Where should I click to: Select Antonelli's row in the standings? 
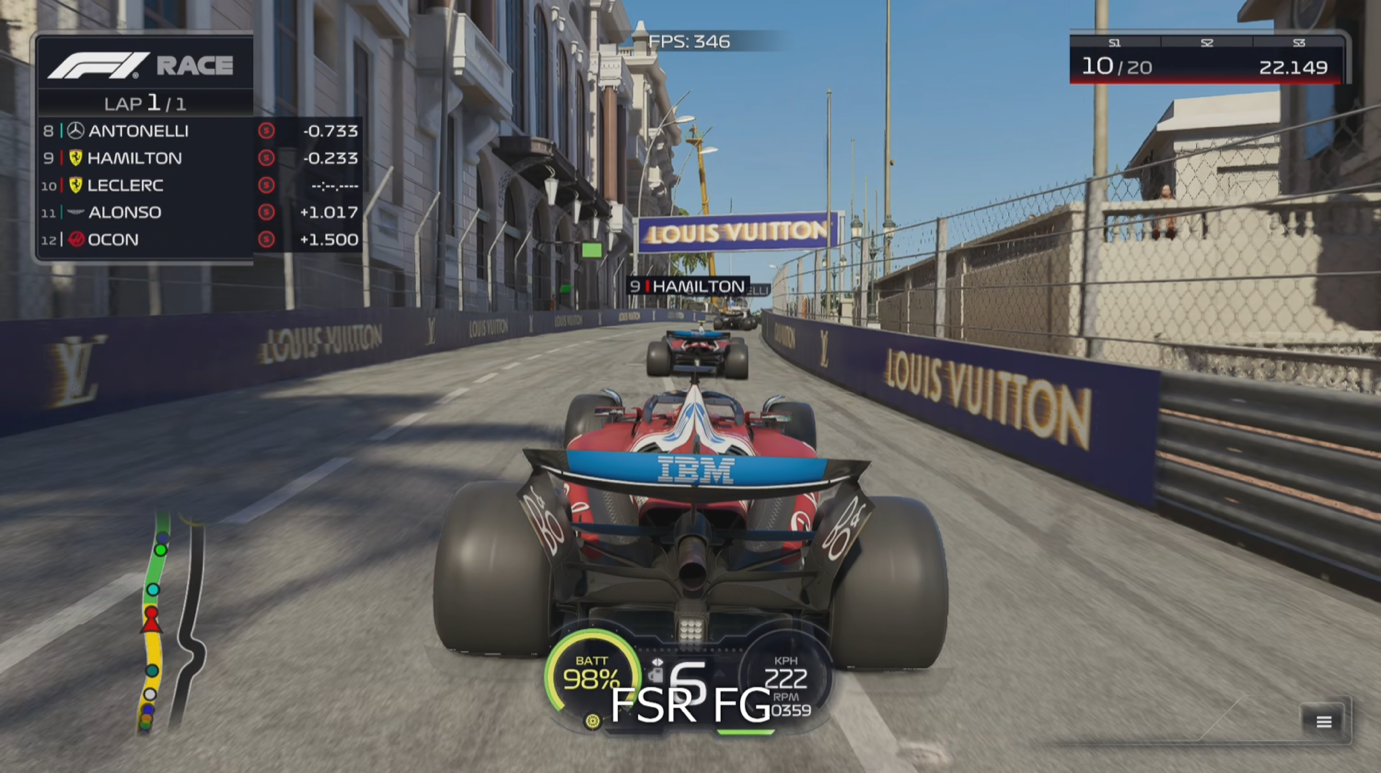tap(199, 131)
